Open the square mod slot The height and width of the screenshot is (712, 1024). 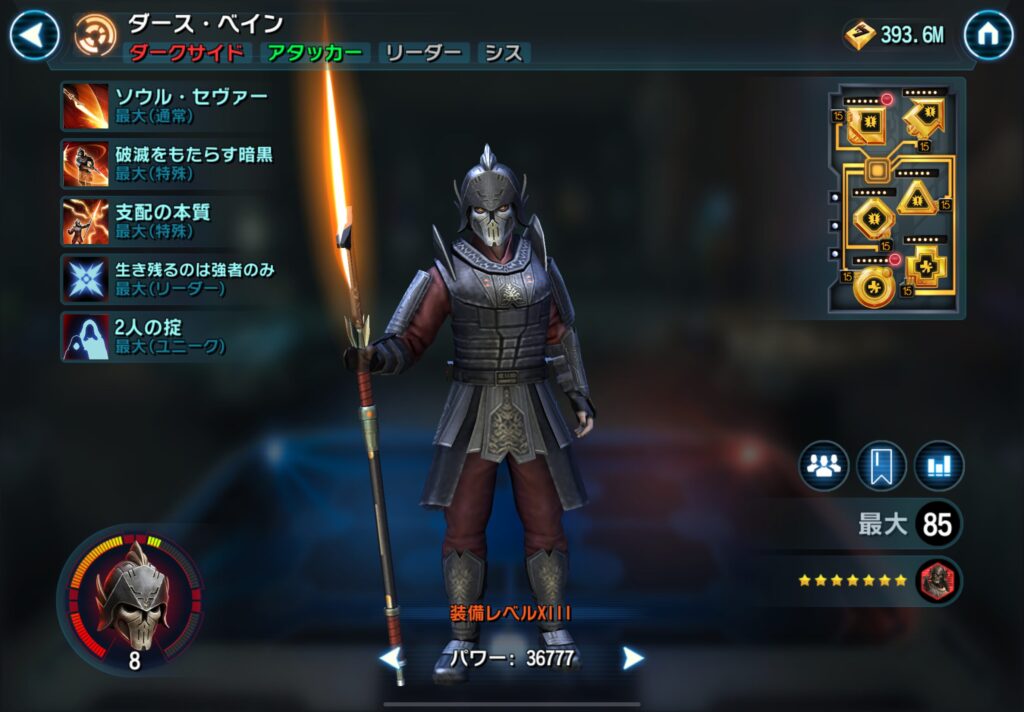click(865, 124)
